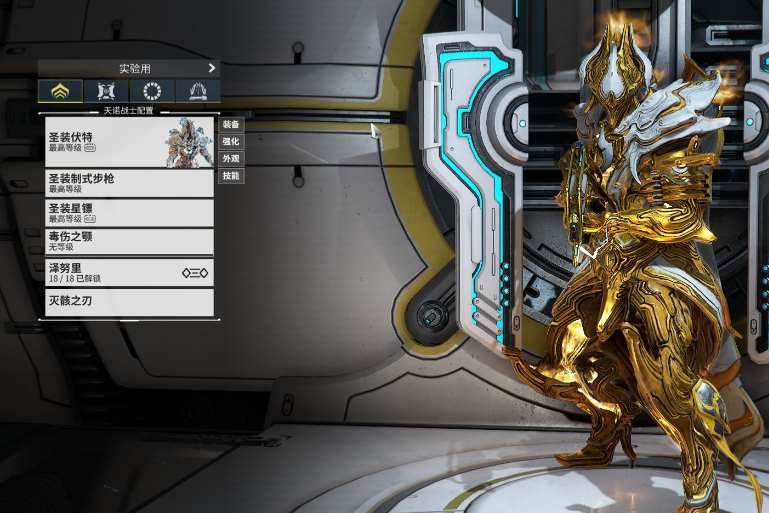Viewport: 769px width, 513px height.
Task: Switch to the Warframe loadout tab
Action: pyautogui.click(x=61, y=91)
